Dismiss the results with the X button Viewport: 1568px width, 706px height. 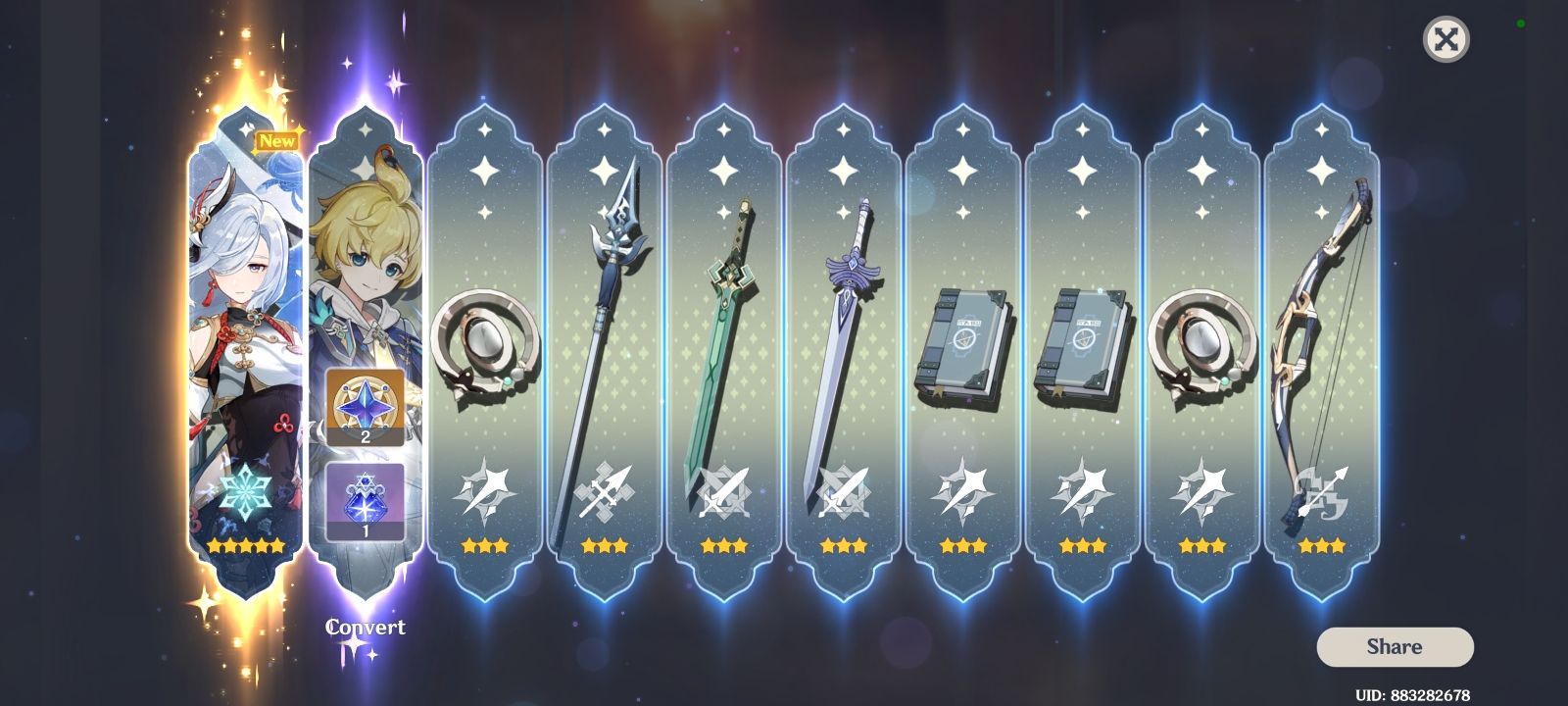(1445, 41)
